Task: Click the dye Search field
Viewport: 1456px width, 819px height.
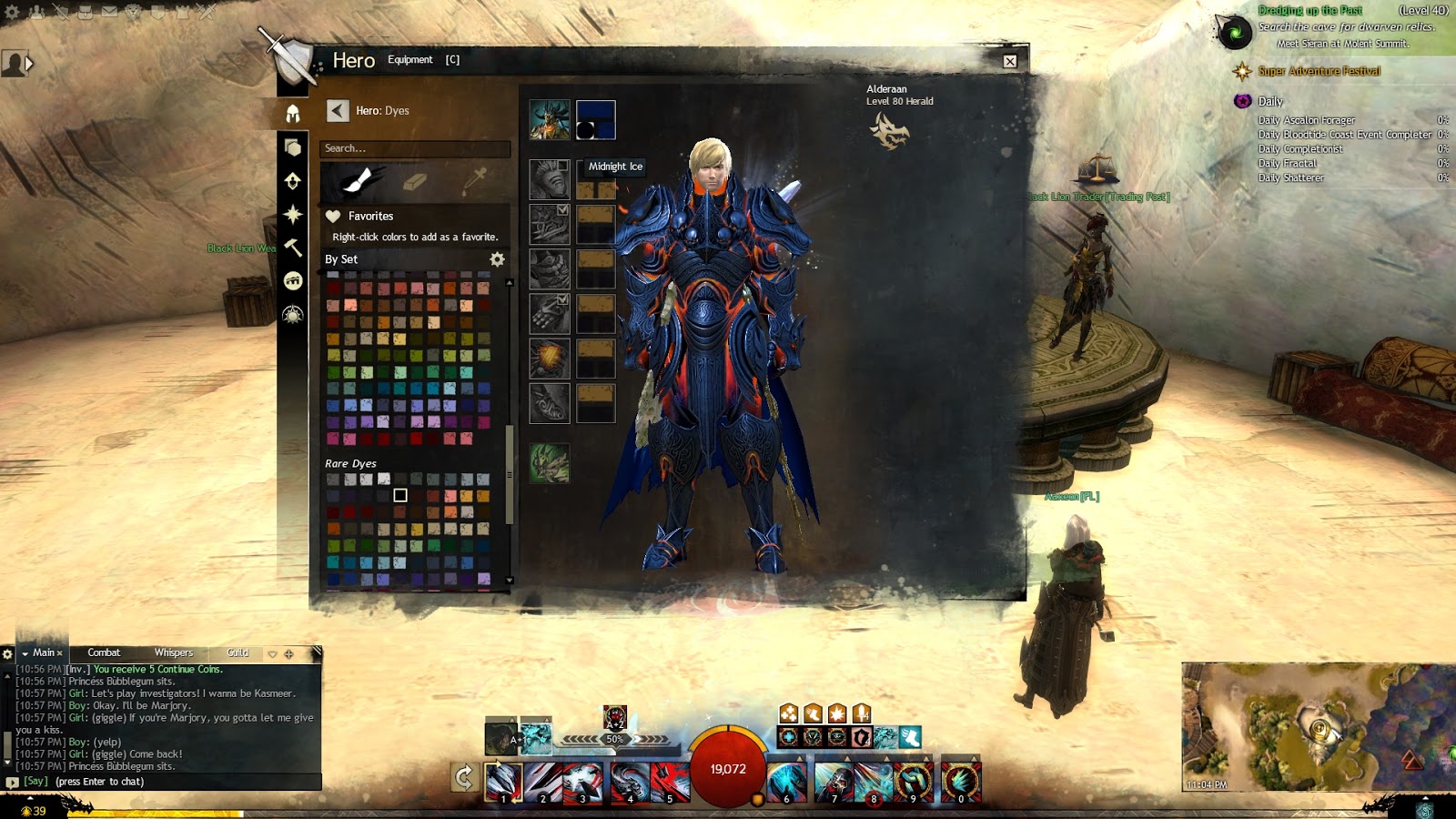Action: pos(414,148)
